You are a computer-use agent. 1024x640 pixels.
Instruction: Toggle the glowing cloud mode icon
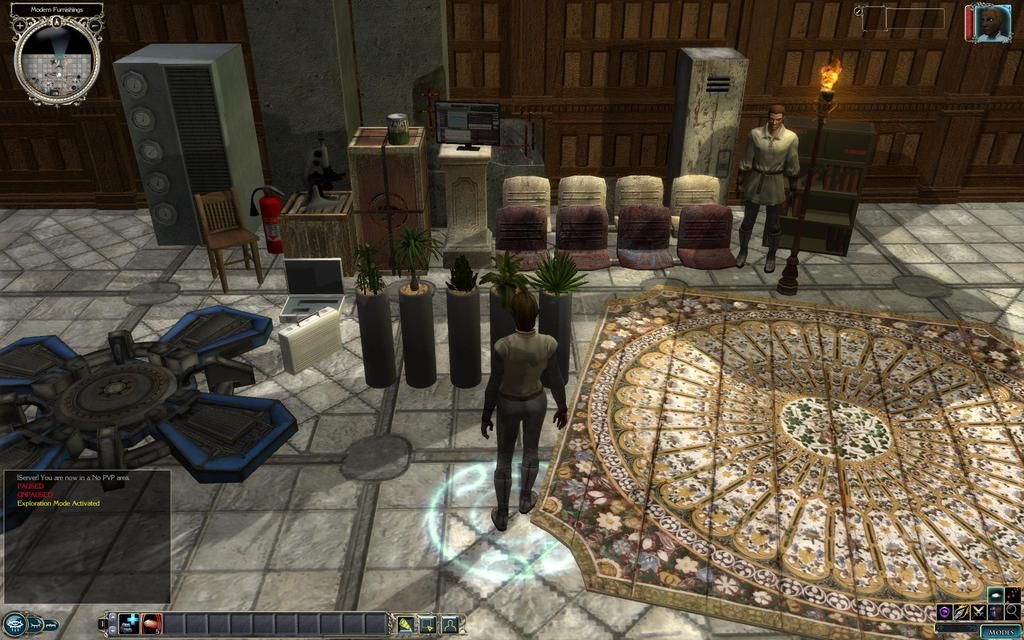point(997,594)
